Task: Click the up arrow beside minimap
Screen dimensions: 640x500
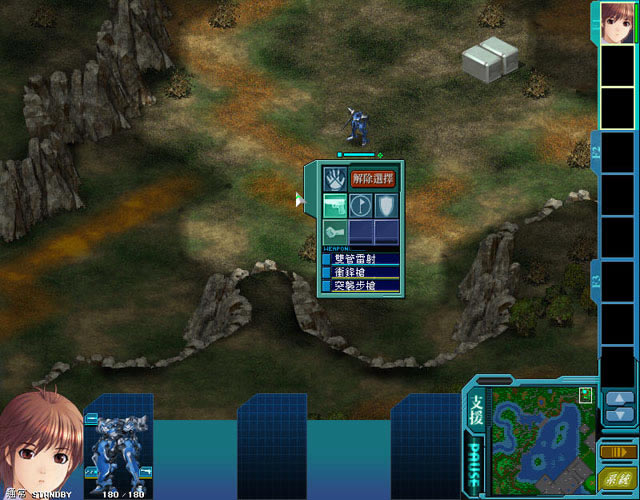Action: pyautogui.click(x=619, y=399)
